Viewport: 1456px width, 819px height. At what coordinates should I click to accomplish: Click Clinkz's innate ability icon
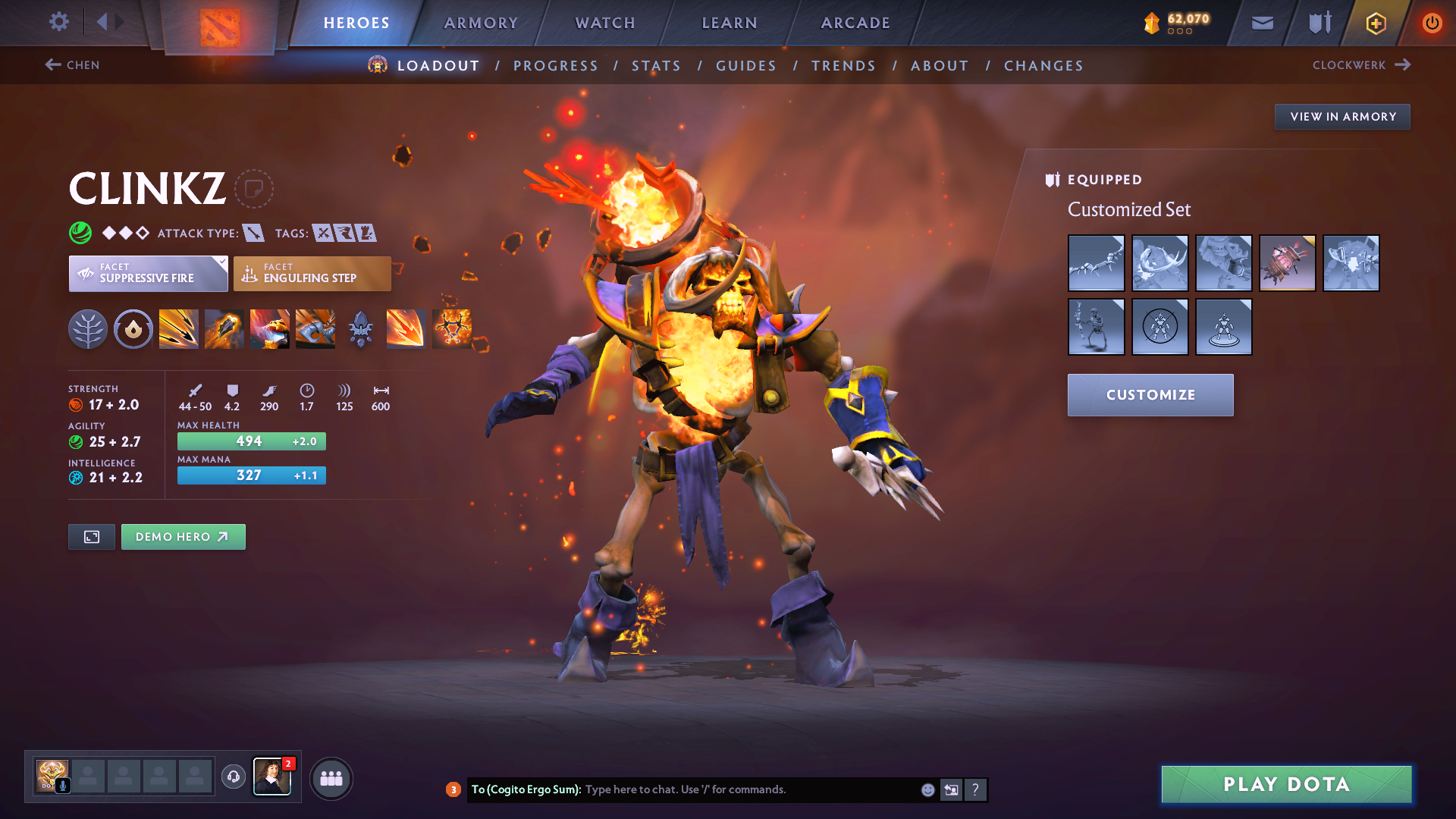pos(133,328)
